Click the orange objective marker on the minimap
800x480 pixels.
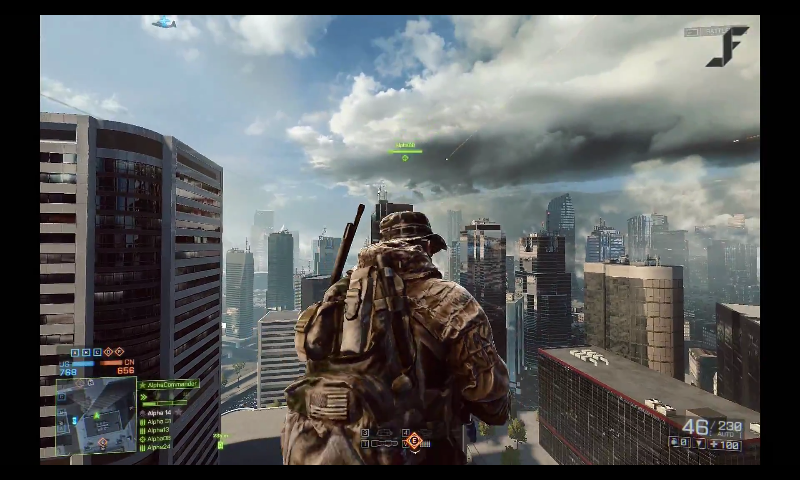(102, 441)
